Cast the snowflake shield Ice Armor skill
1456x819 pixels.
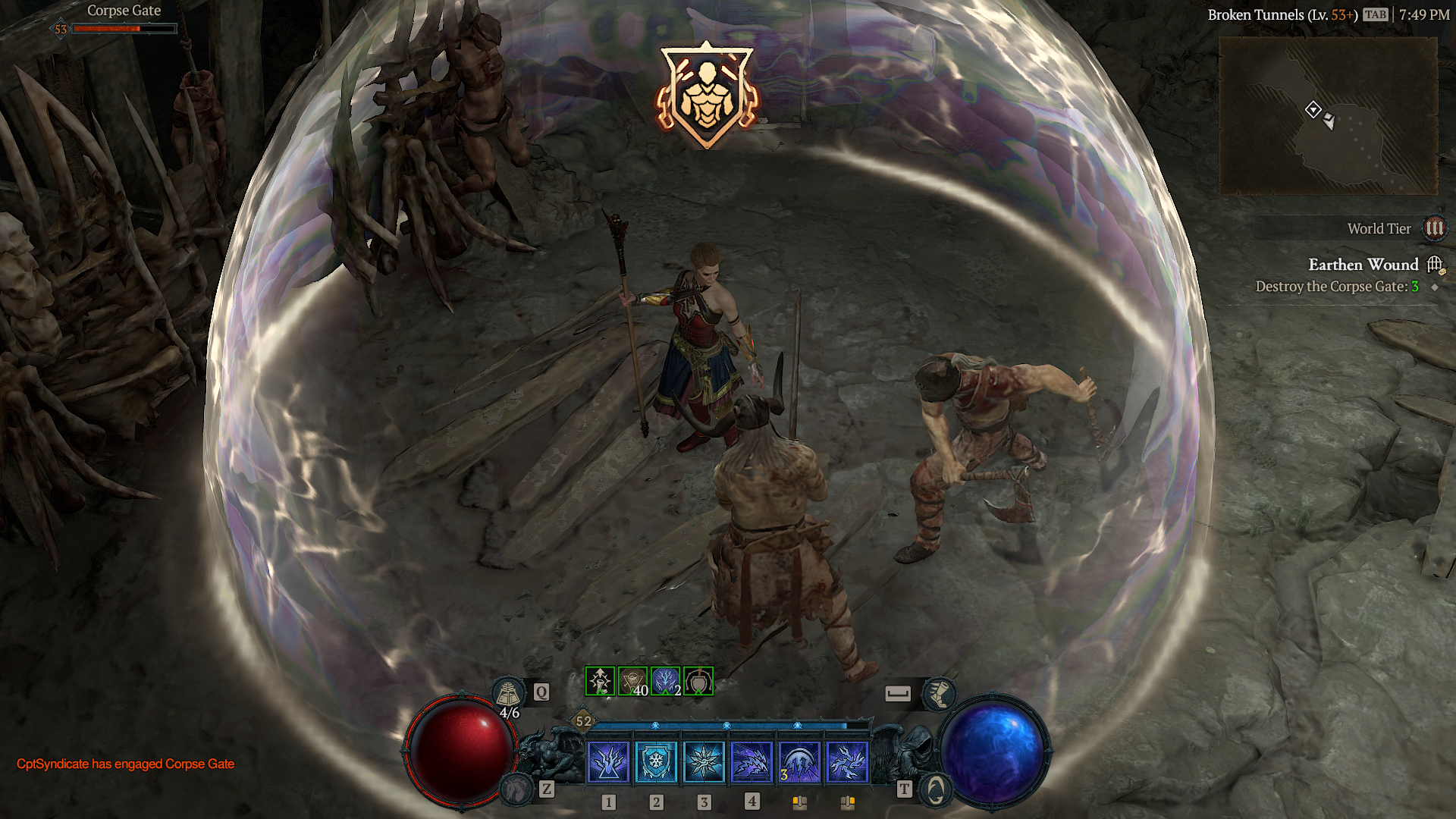tap(657, 761)
